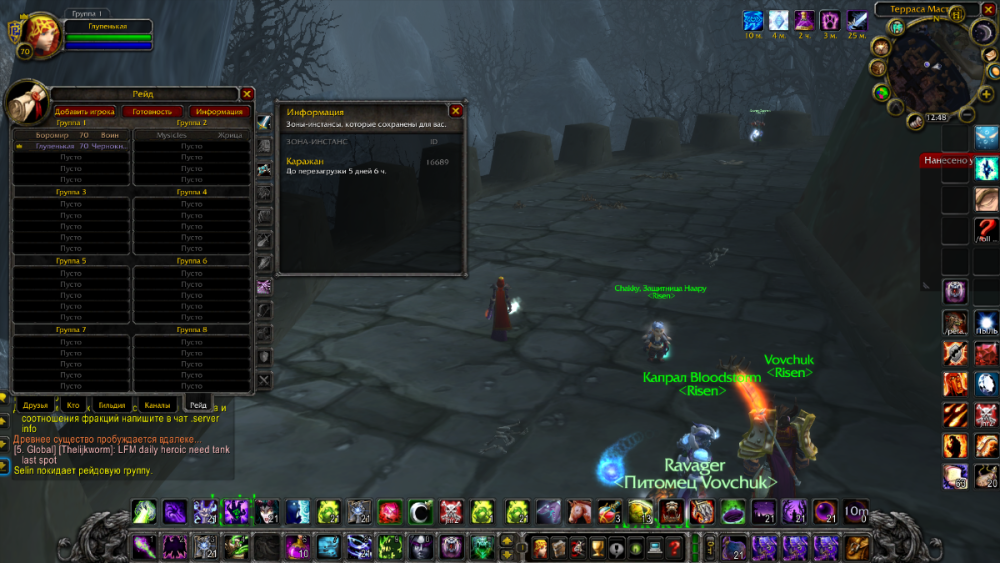Image resolution: width=1000 pixels, height=563 pixels.
Task: Show the Каналы tab
Action: pos(156,405)
